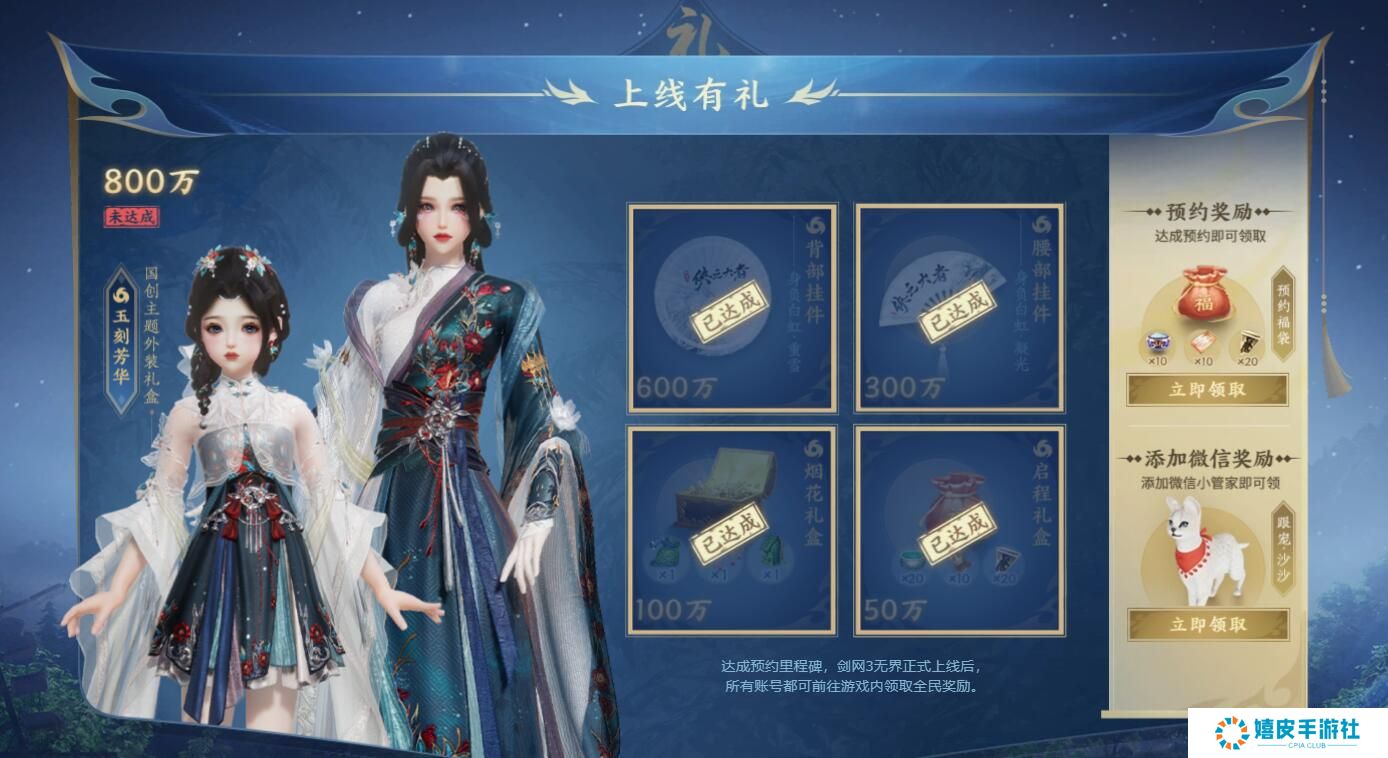Open the 50万 启程礼盒 reward tile
Screen dimensions: 1388x758
(x=959, y=530)
